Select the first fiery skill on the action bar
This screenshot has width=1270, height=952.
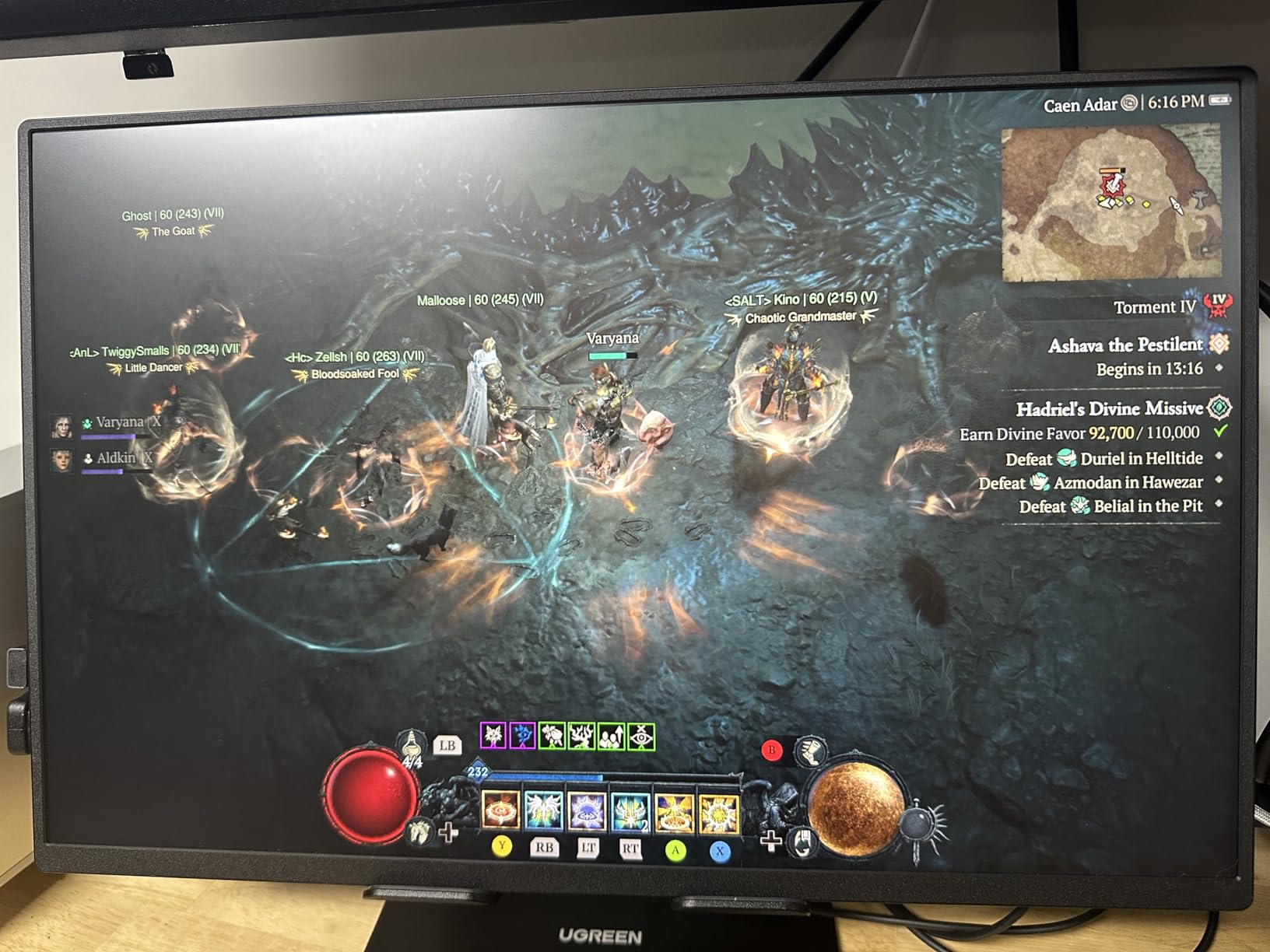pos(500,810)
